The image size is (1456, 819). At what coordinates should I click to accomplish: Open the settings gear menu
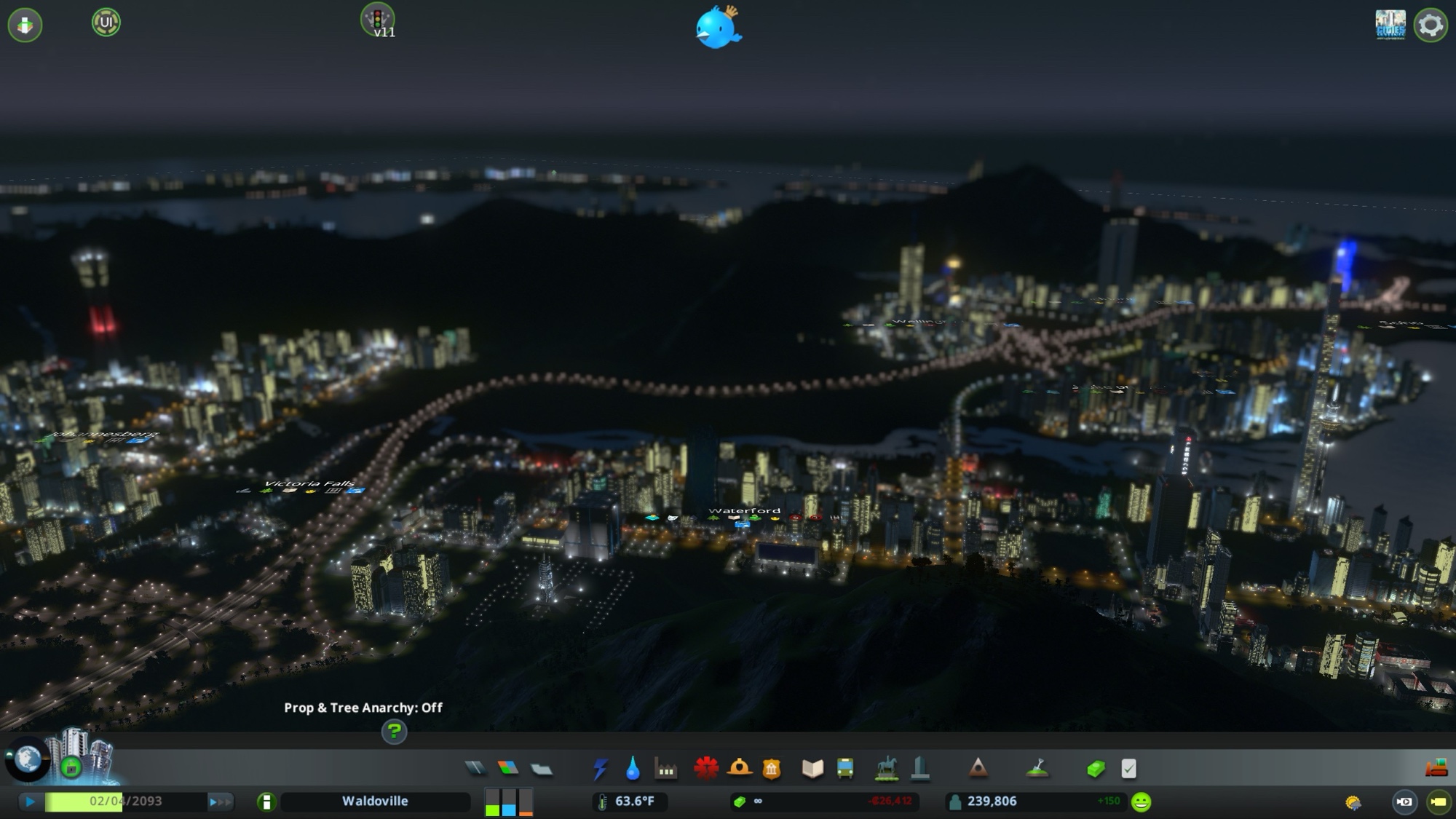pos(1430,25)
